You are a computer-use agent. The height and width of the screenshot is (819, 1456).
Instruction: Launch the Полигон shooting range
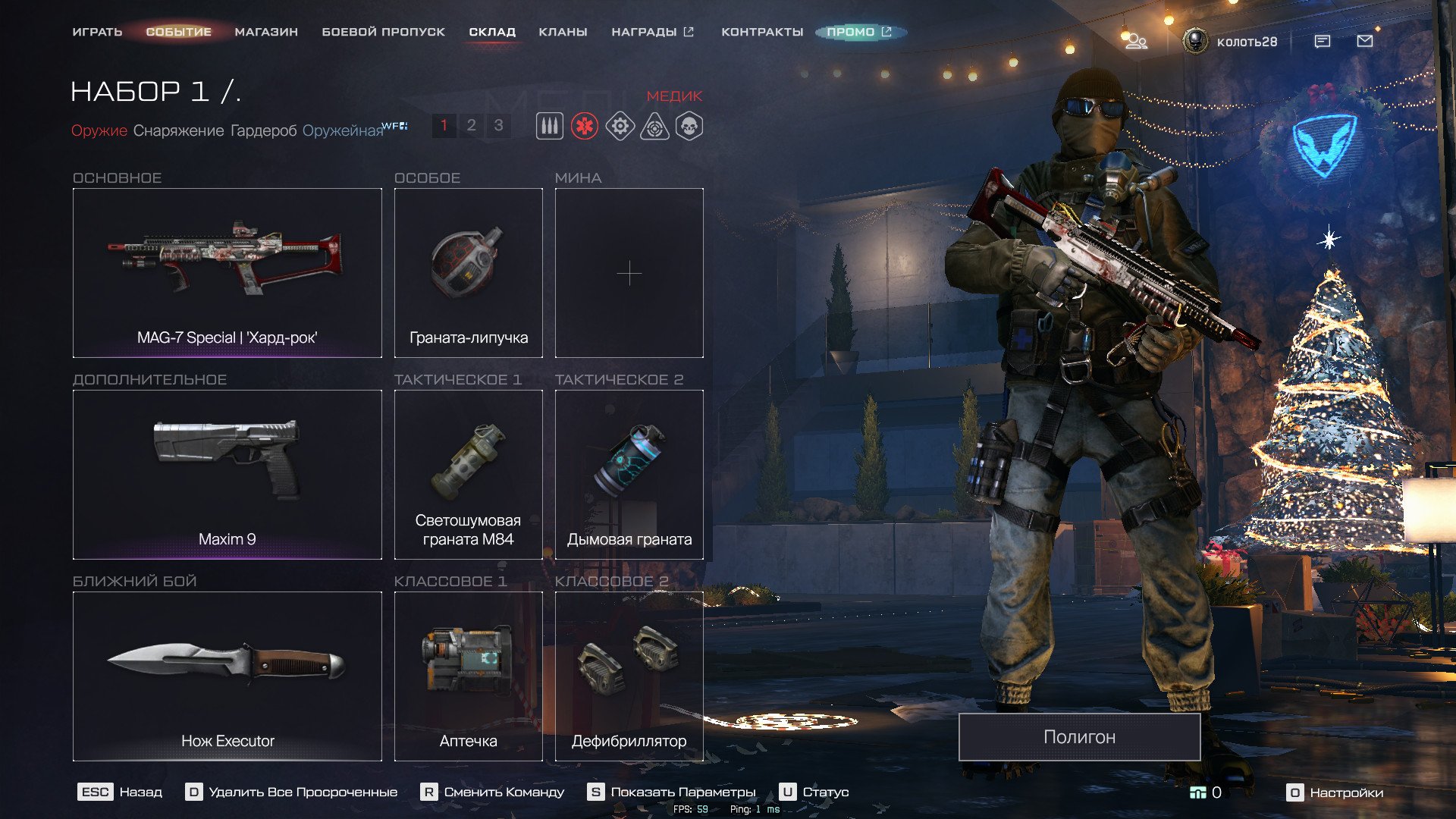coord(1079,736)
